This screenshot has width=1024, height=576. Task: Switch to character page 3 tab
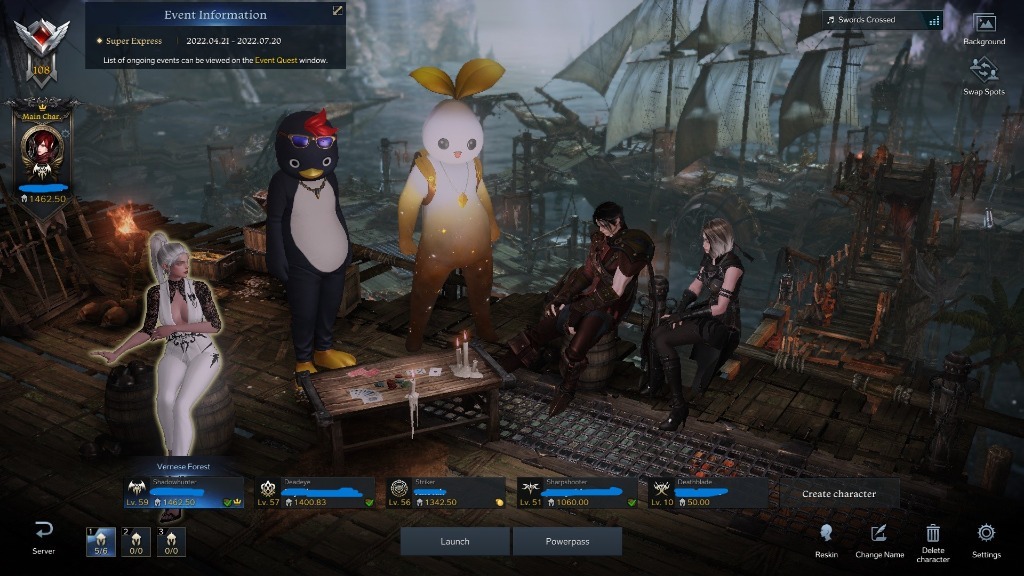point(170,542)
